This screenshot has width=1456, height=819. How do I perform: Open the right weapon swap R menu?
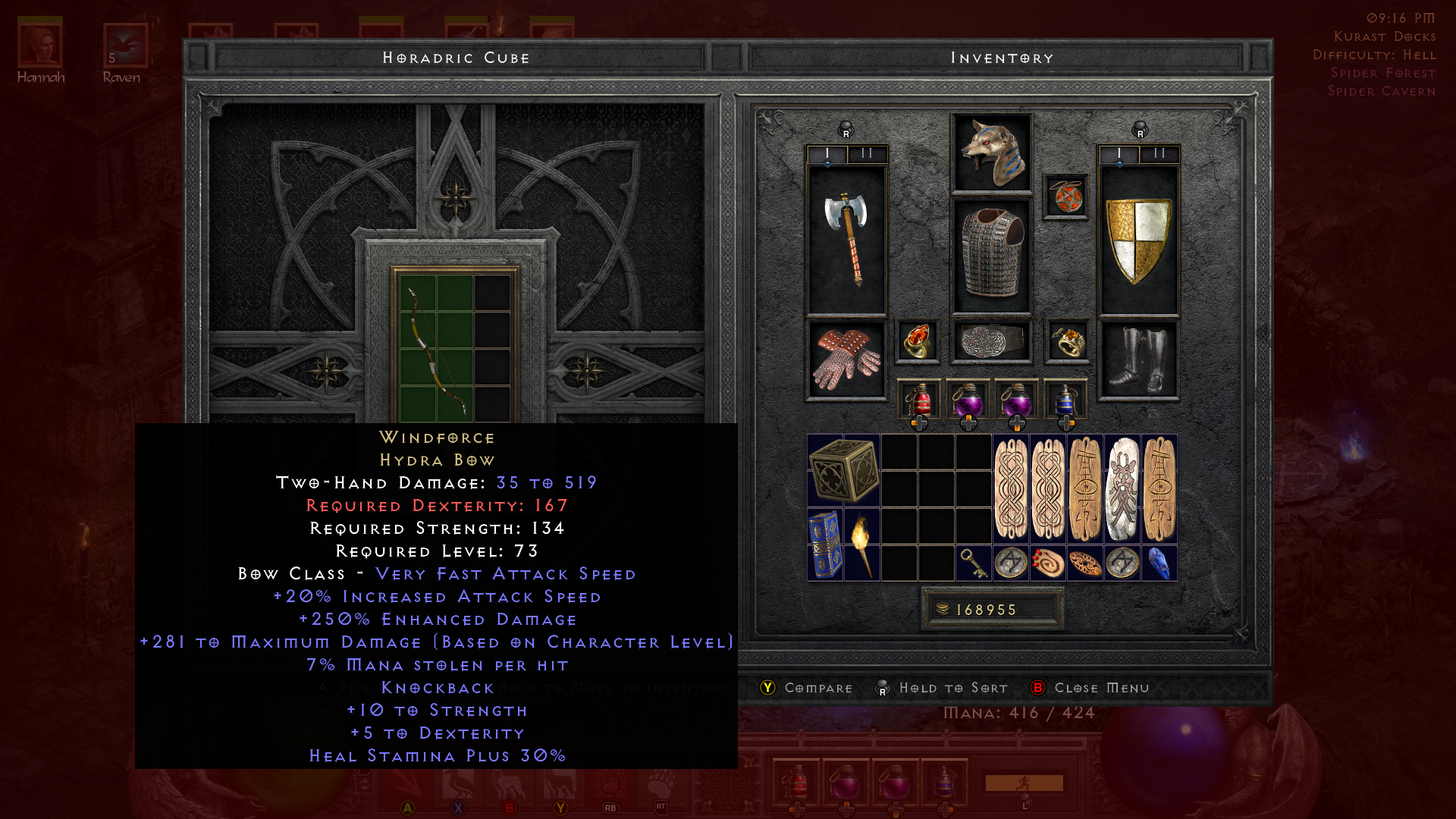[1139, 130]
